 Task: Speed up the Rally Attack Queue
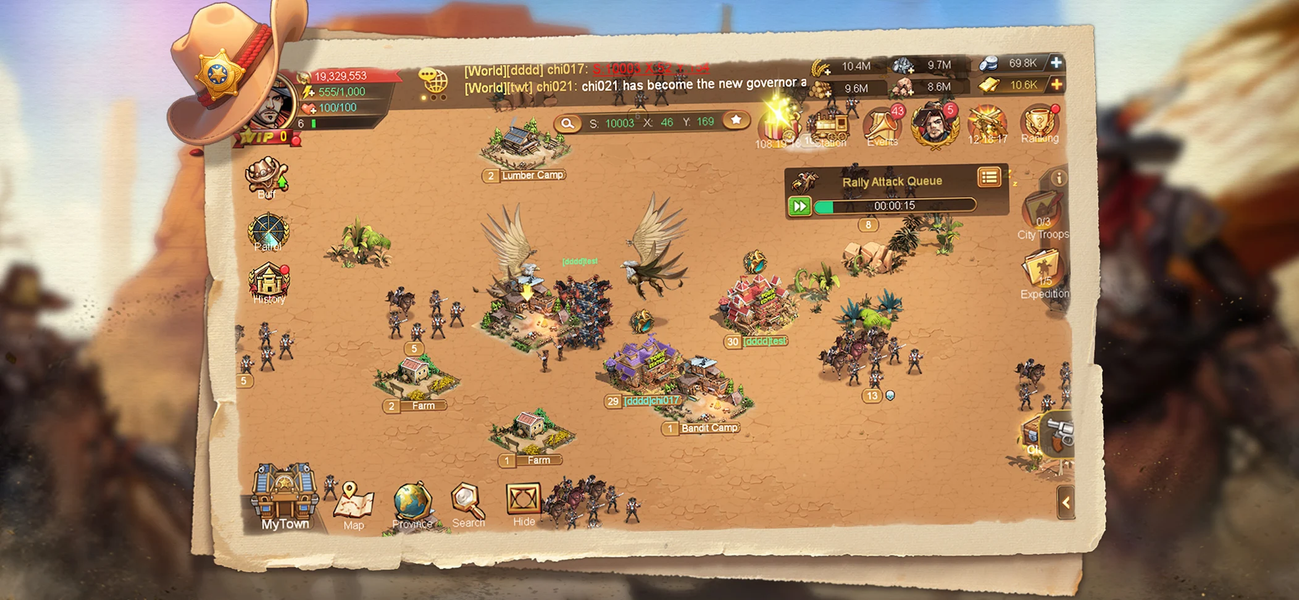[x=799, y=206]
